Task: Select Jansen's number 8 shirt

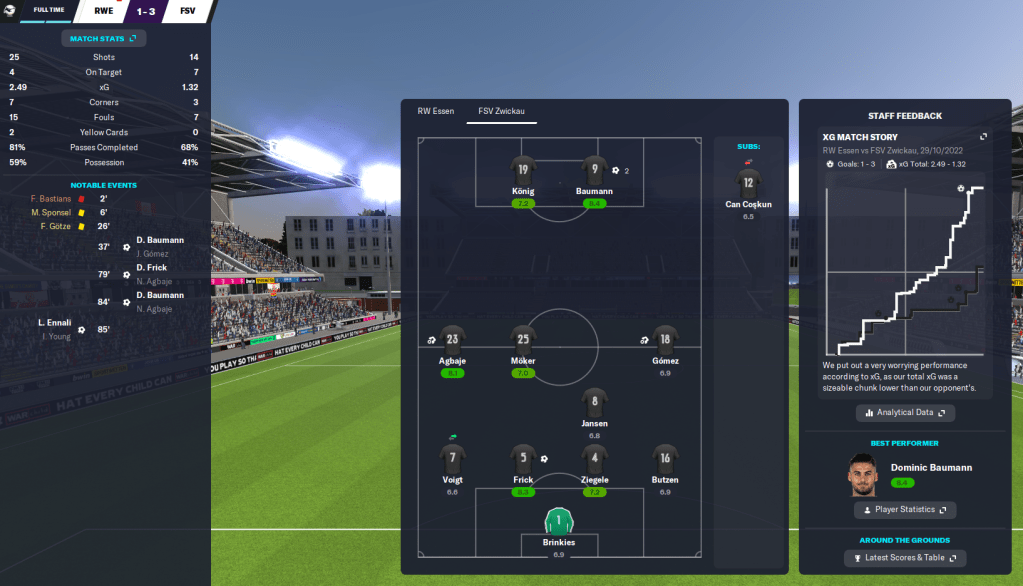Action: [x=594, y=402]
